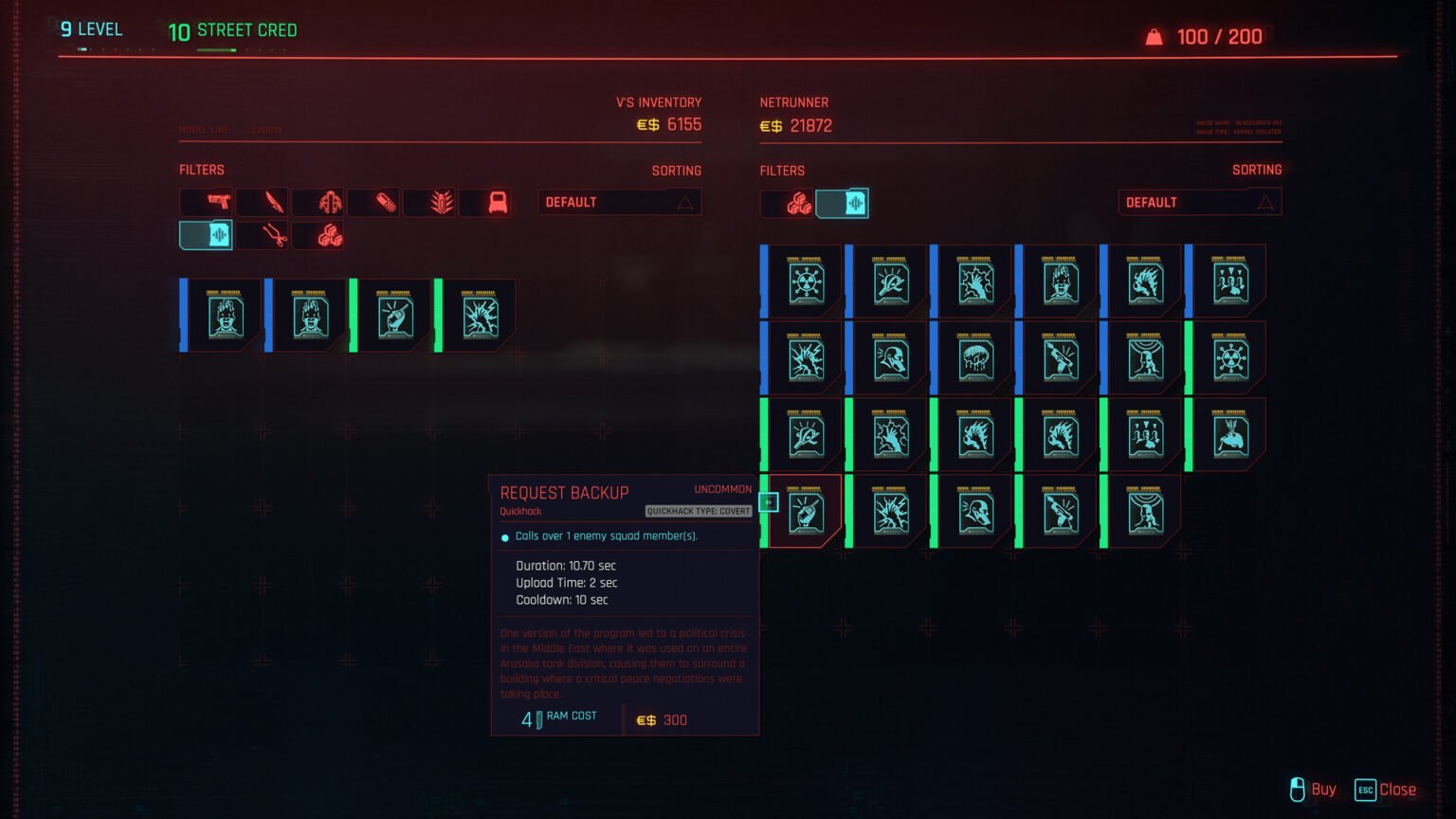
Task: Show clothing with the jacket filter
Action: (x=330, y=202)
